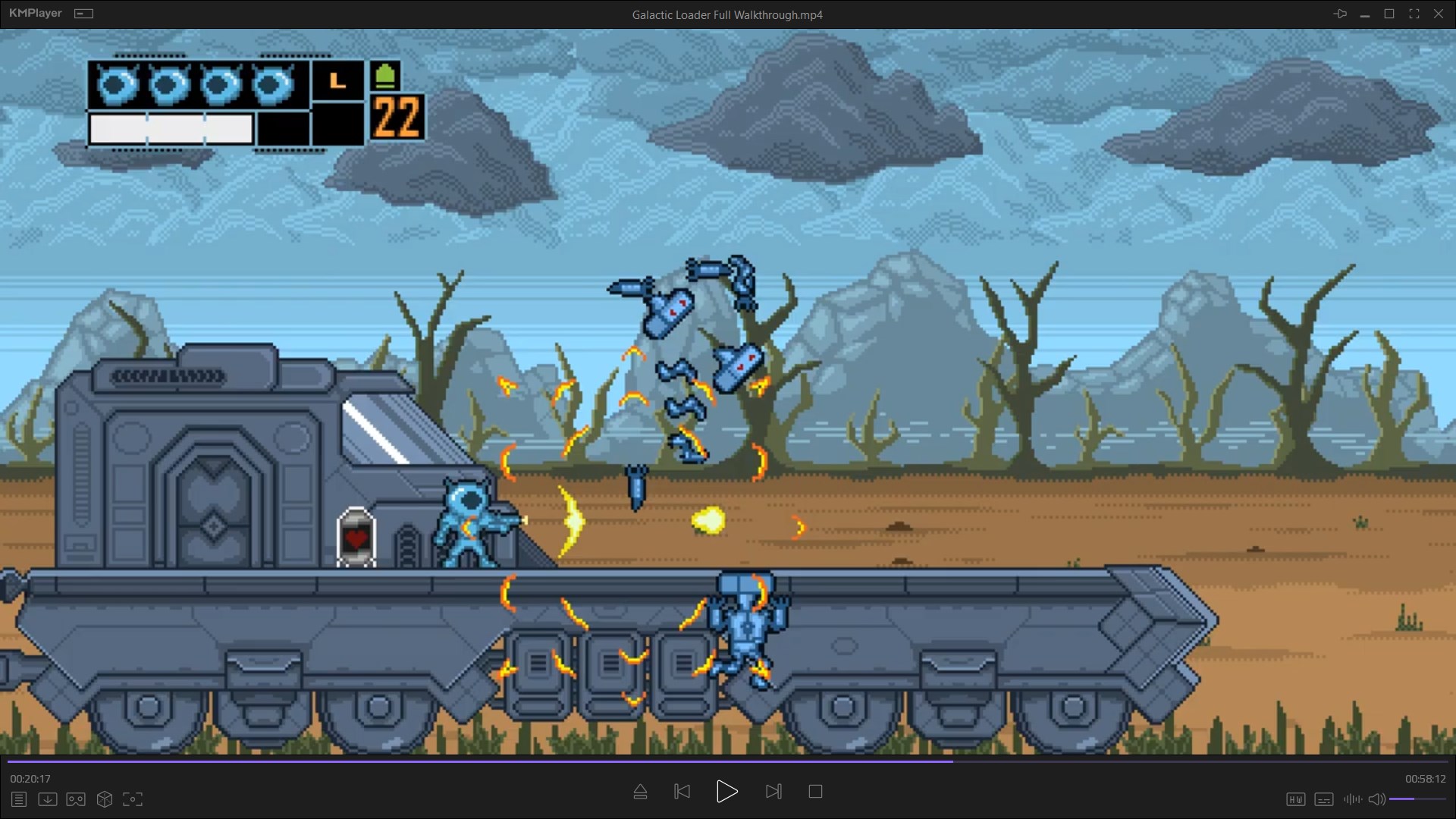Expand the player to full screen
Image resolution: width=1456 pixels, height=819 pixels.
point(1414,13)
